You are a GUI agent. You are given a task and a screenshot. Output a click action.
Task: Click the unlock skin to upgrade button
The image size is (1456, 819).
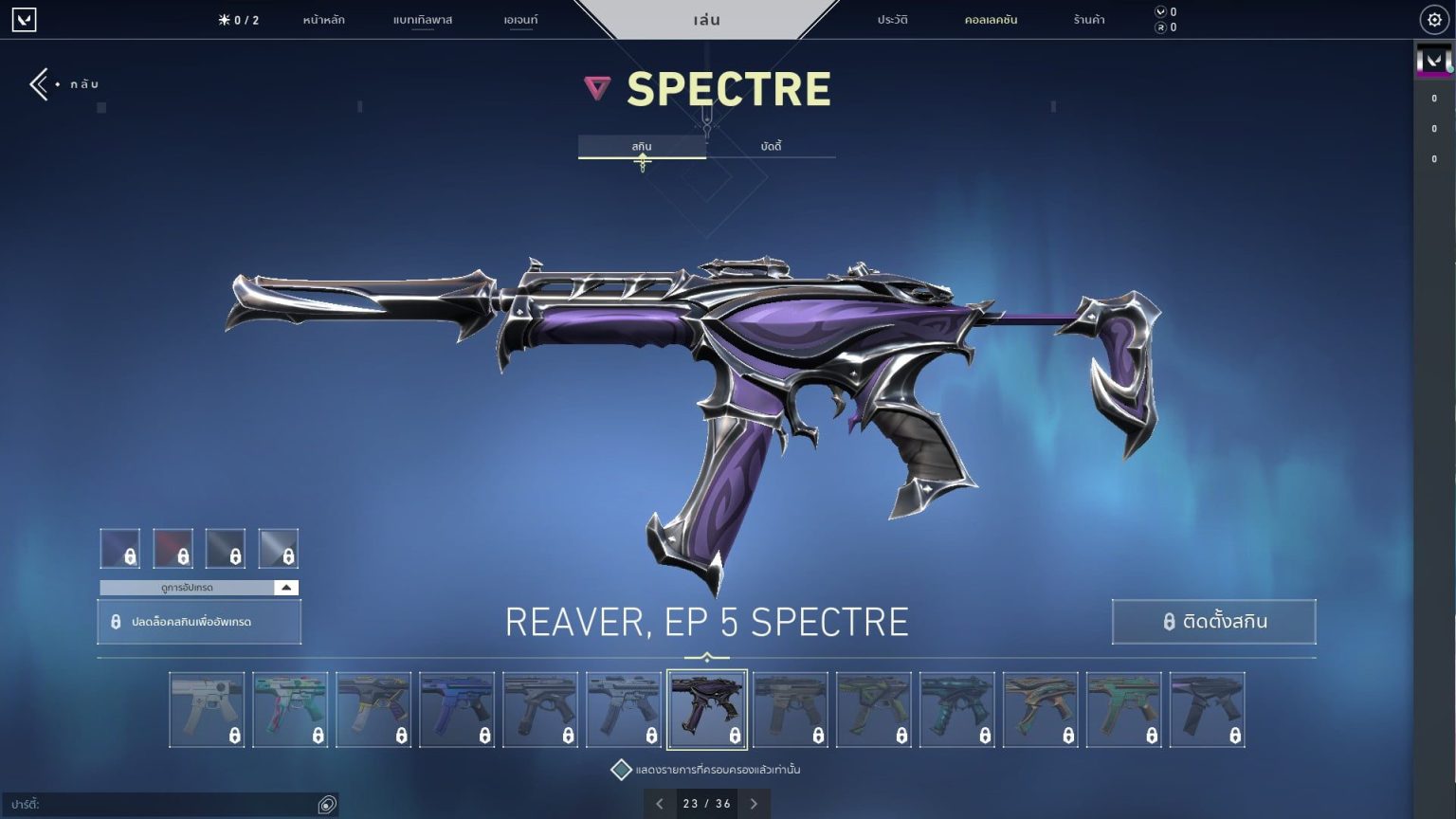(x=198, y=622)
